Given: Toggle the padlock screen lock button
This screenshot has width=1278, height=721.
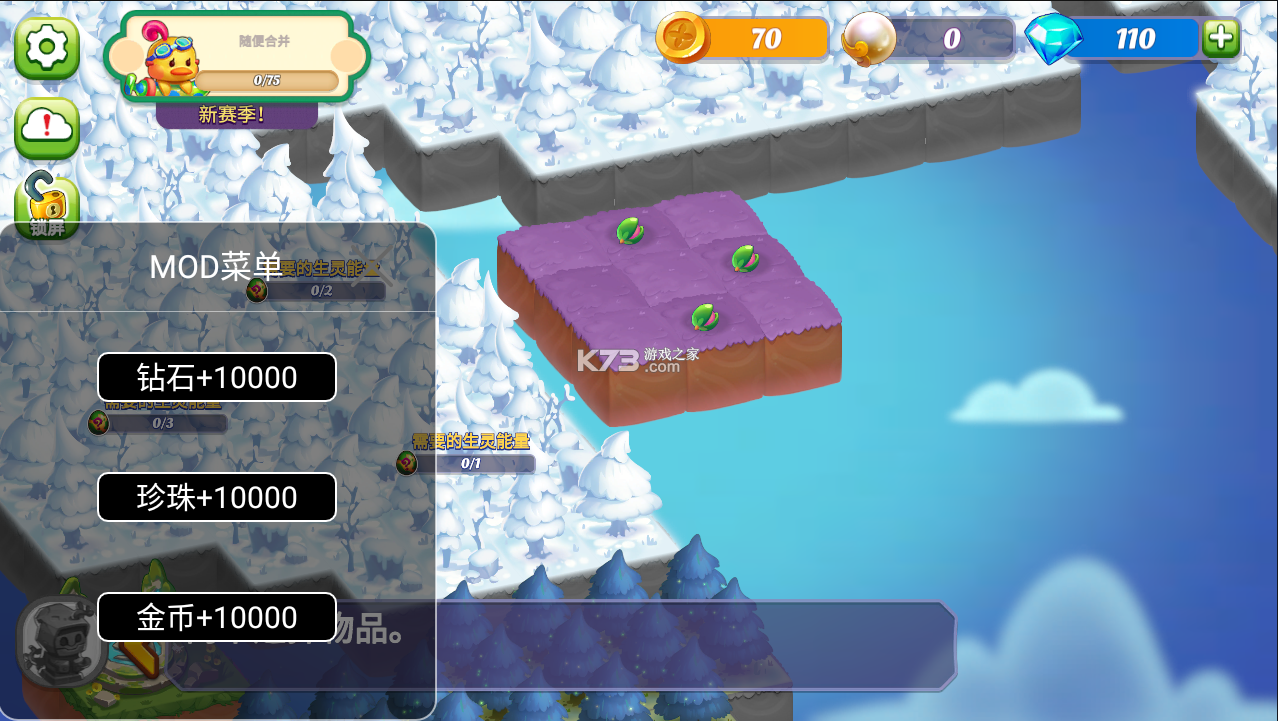Looking at the screenshot, I should click(47, 203).
